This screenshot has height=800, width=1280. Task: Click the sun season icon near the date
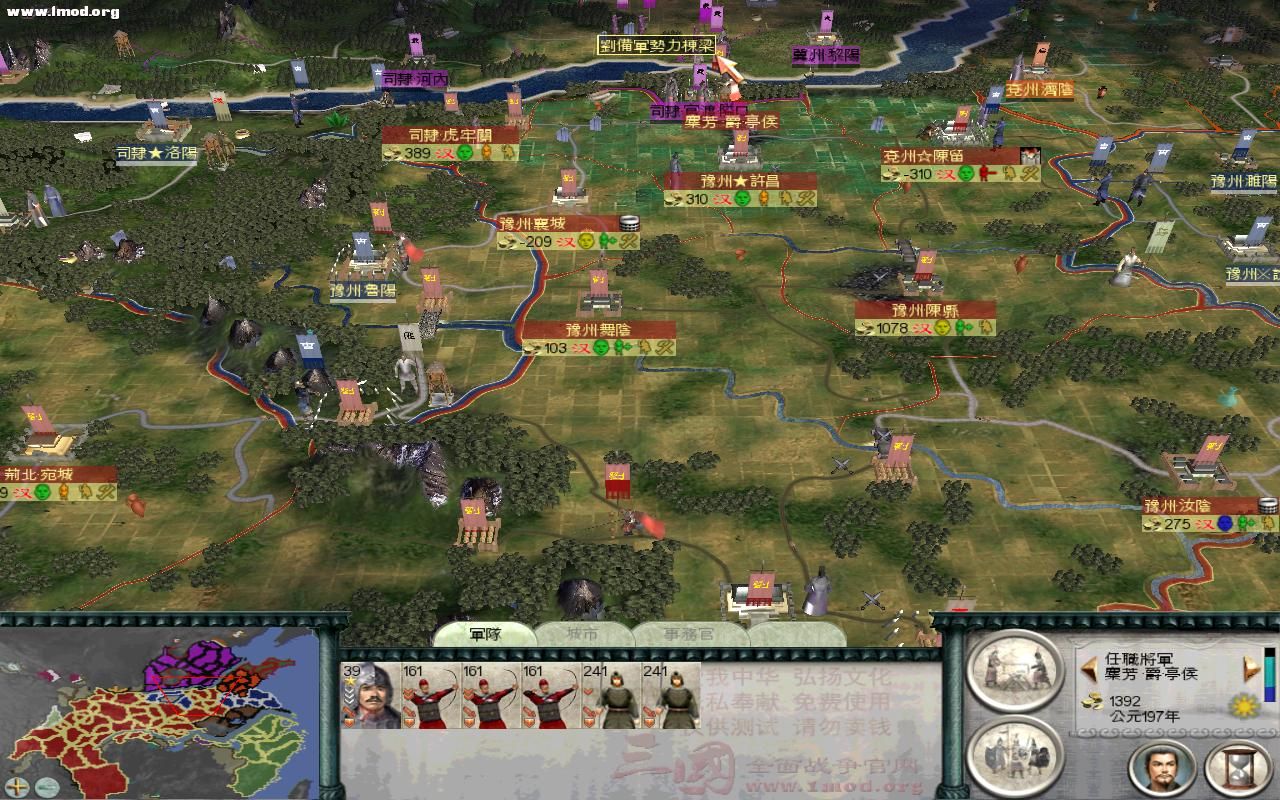pos(1243,708)
